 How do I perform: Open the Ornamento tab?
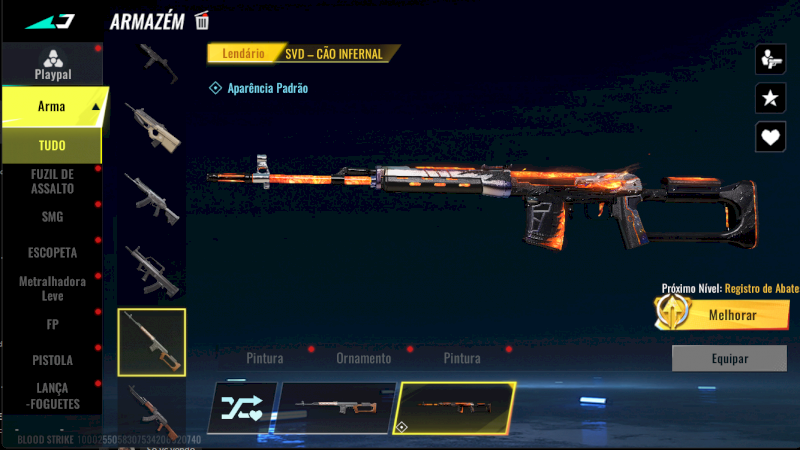tap(363, 358)
